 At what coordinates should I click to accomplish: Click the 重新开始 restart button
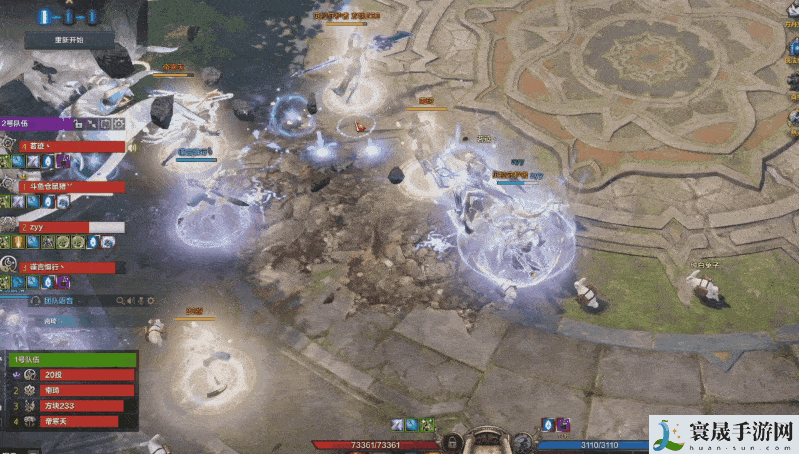[x=68, y=41]
